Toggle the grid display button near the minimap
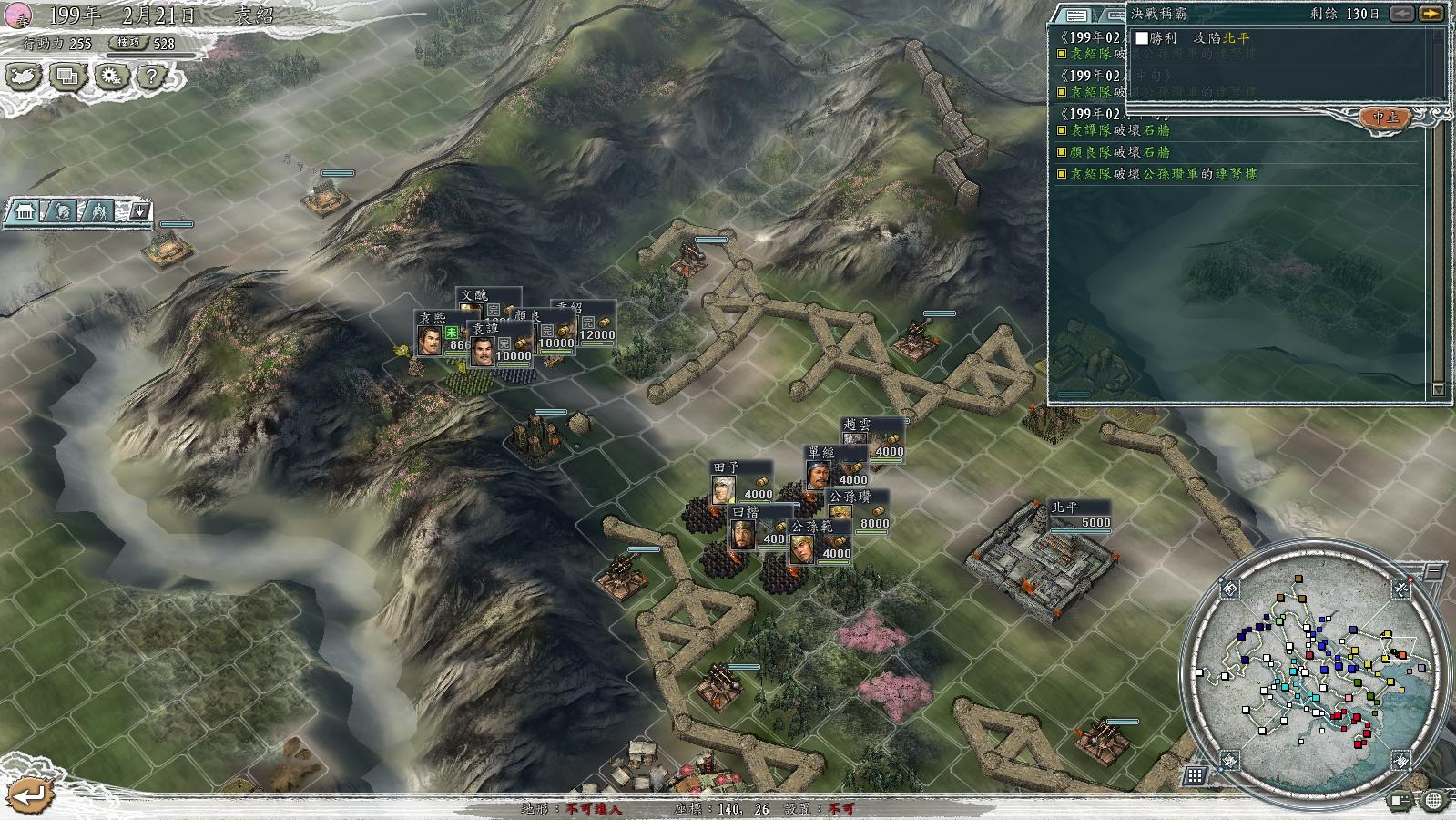 click(1196, 775)
